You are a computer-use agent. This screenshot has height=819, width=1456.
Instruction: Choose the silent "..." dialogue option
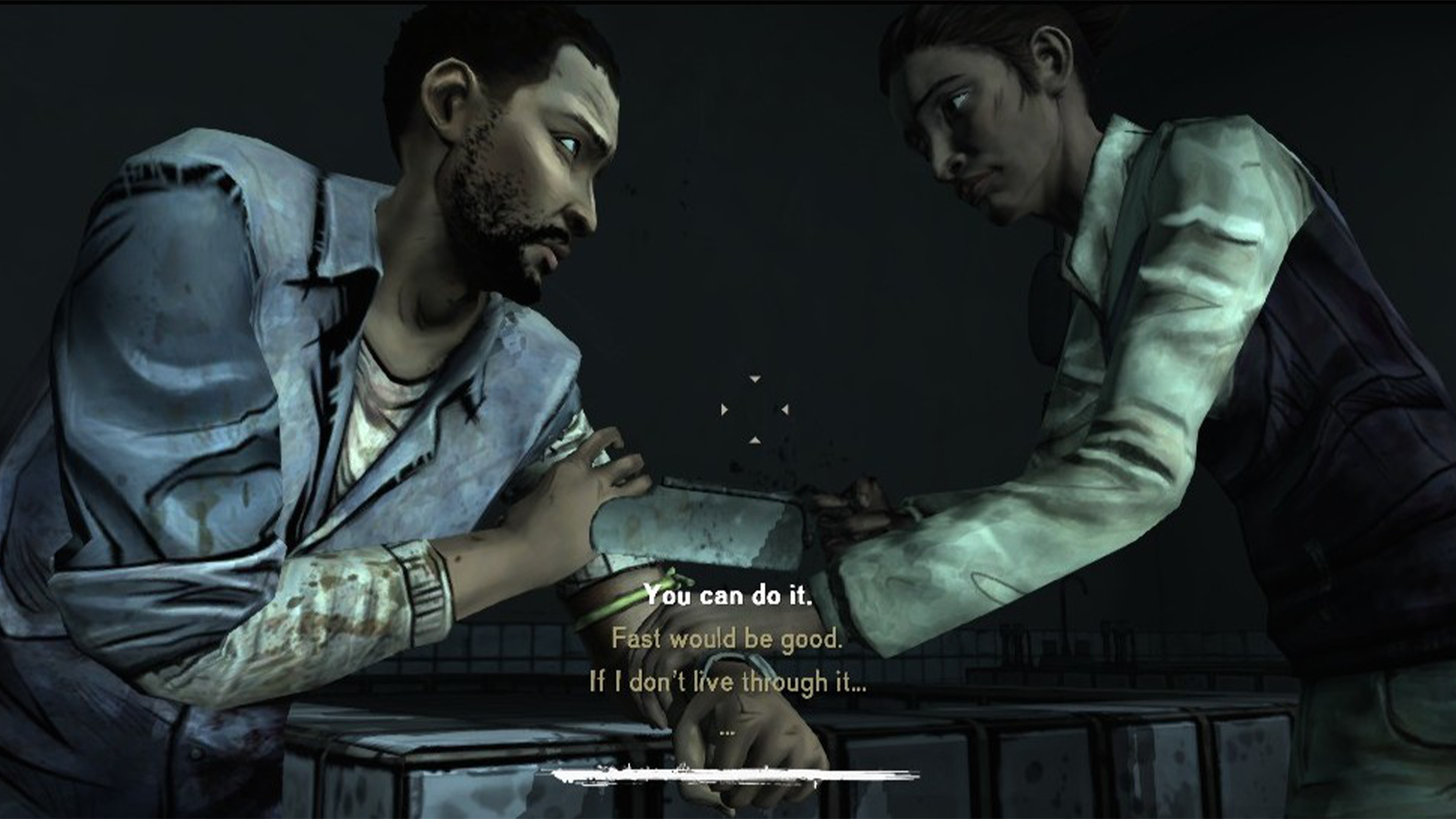(x=727, y=733)
